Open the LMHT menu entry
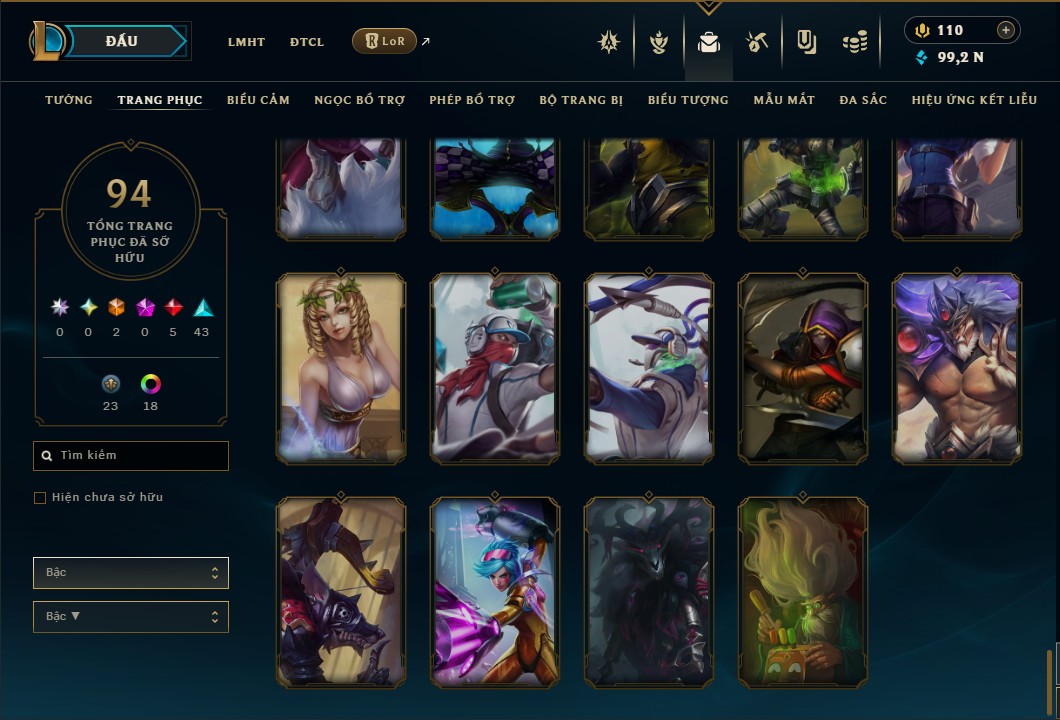The width and height of the screenshot is (1060, 720). tap(246, 42)
